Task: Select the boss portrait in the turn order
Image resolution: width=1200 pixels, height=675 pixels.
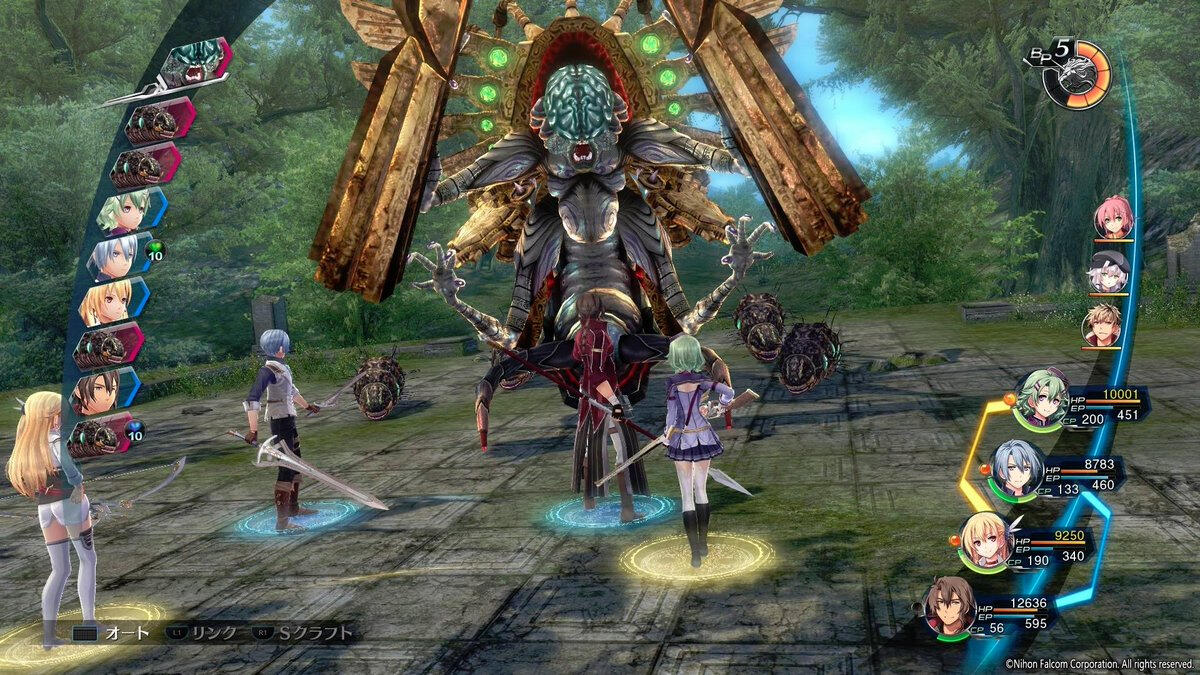Action: click(x=190, y=64)
